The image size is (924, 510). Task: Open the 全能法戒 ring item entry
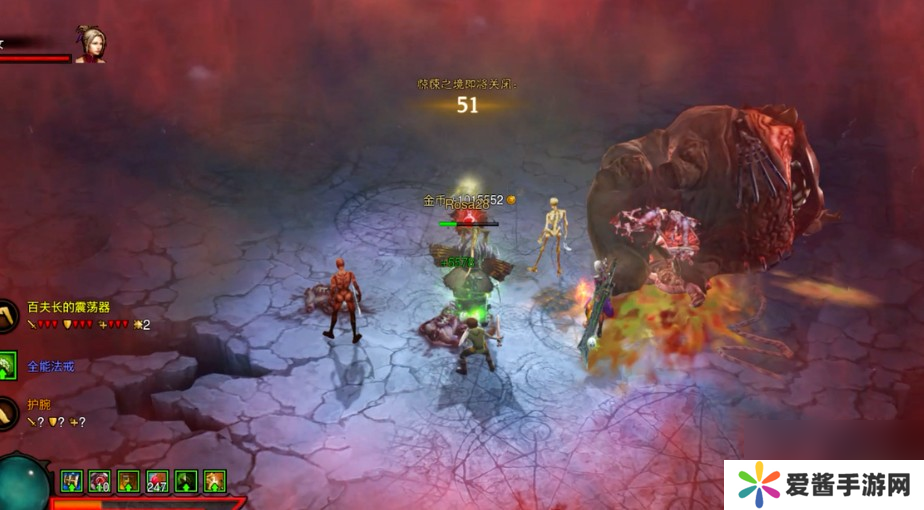(x=50, y=366)
